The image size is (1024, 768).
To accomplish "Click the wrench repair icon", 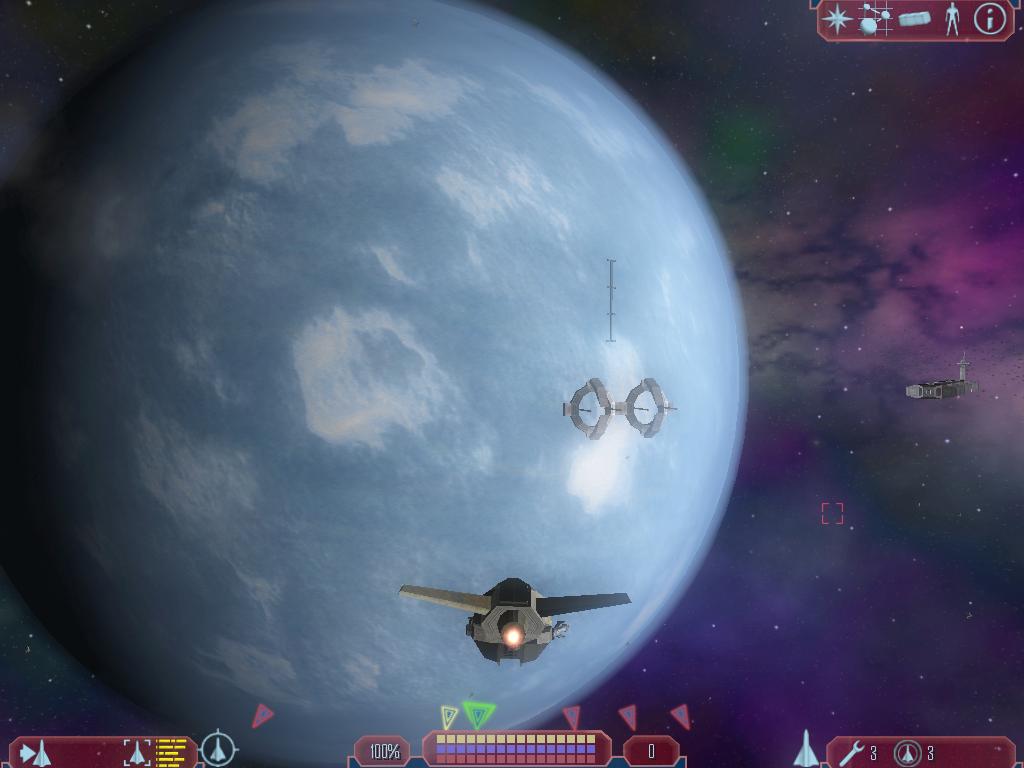I will (x=851, y=752).
